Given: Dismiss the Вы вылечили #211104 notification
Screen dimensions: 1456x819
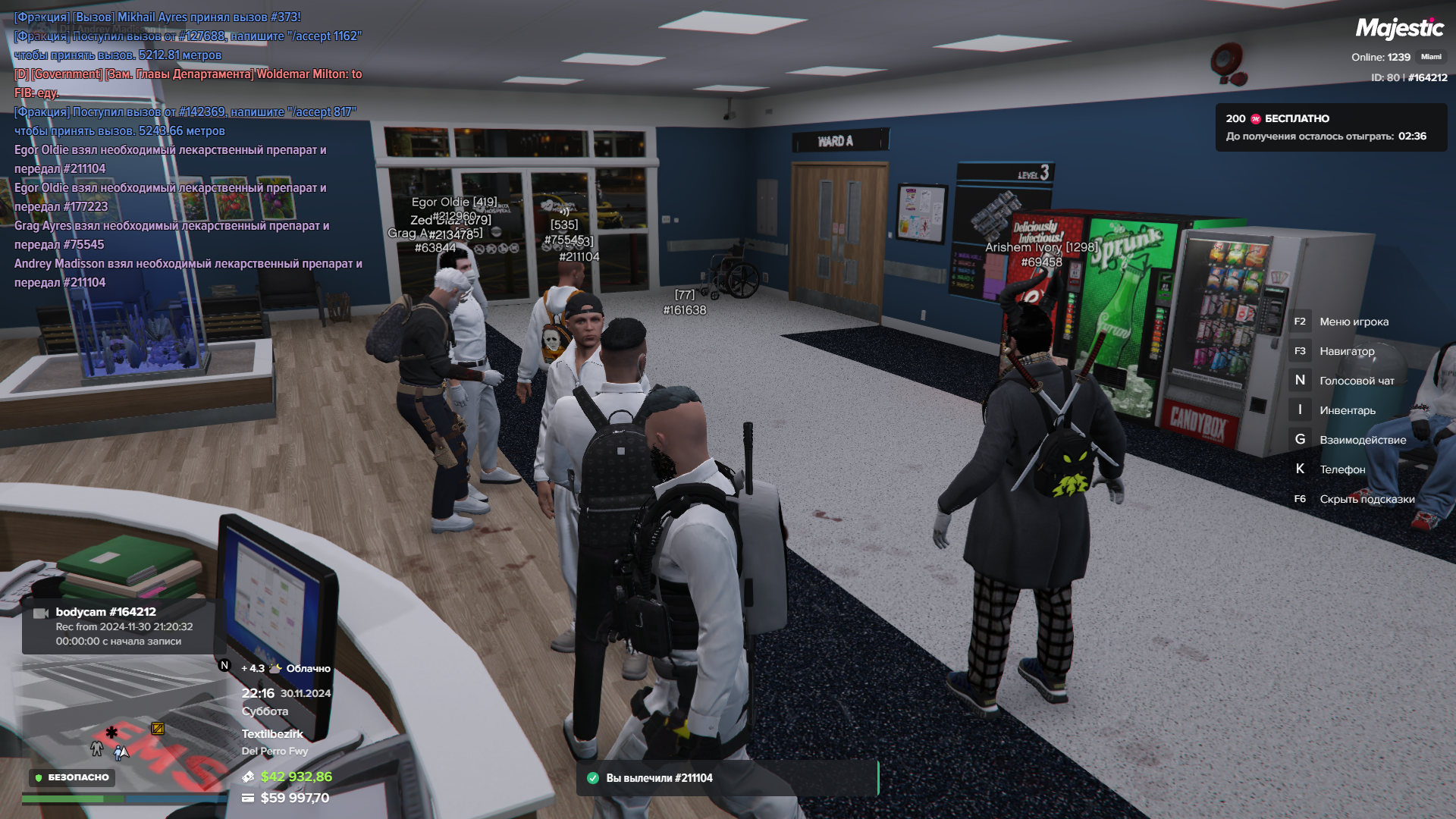Looking at the screenshot, I should pos(726,778).
